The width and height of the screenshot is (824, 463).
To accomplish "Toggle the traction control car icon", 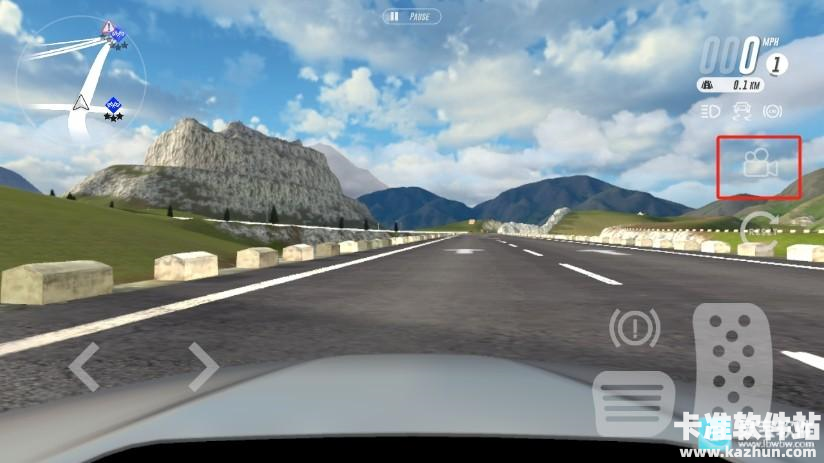I will pyautogui.click(x=742, y=111).
